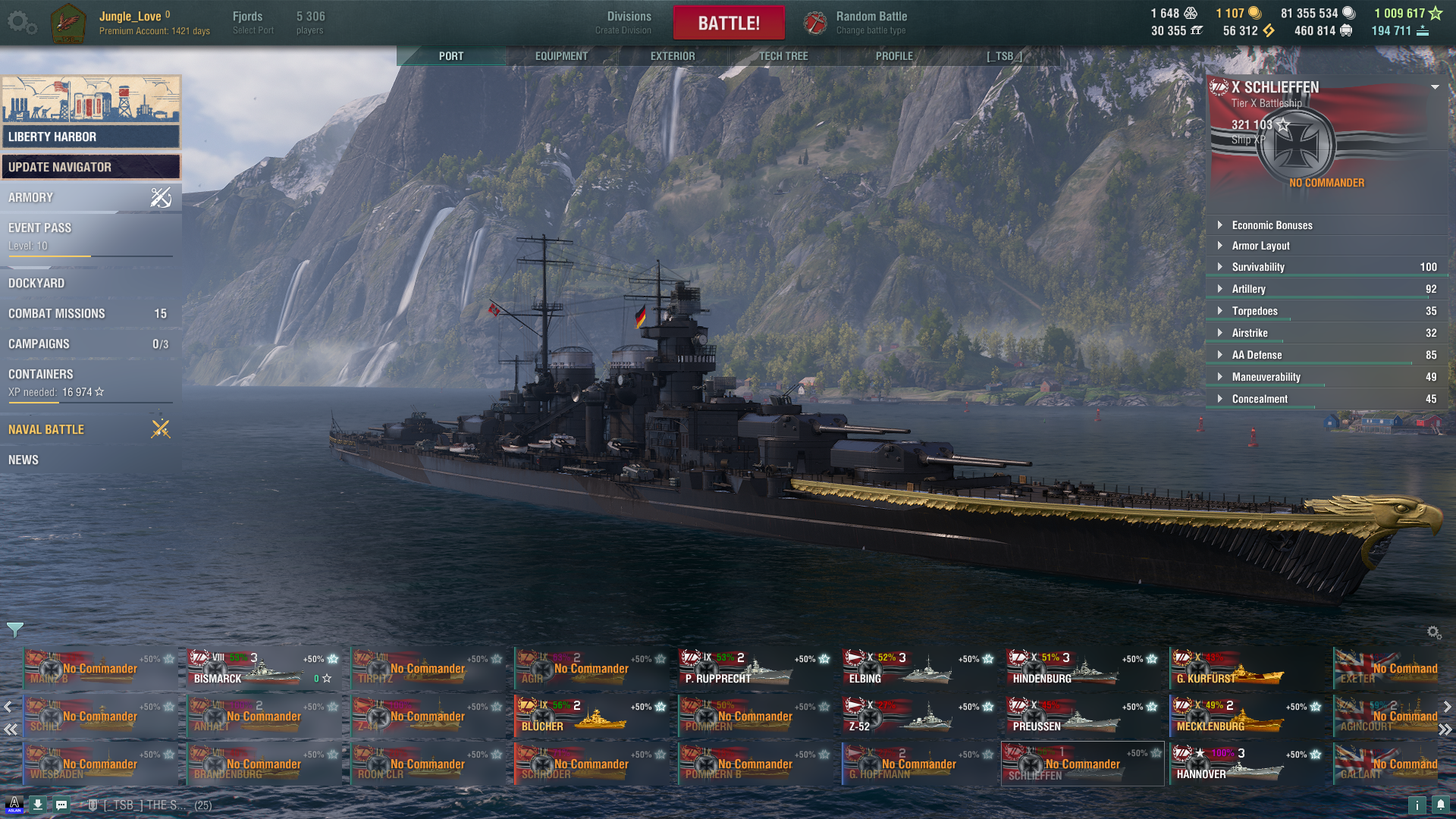
Task: Switch to the Equipment tab
Action: click(x=561, y=56)
